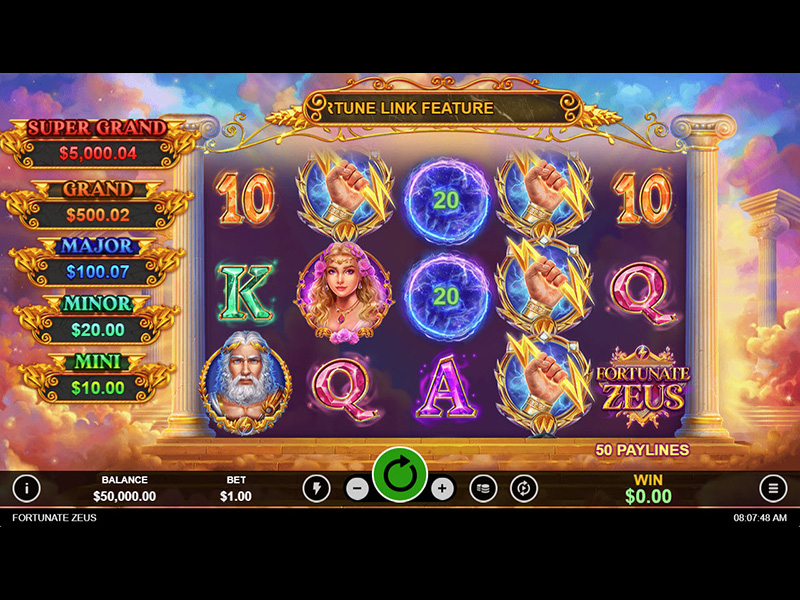The image size is (800, 600).
Task: Decrease the bet with the minus button
Action: coord(357,489)
